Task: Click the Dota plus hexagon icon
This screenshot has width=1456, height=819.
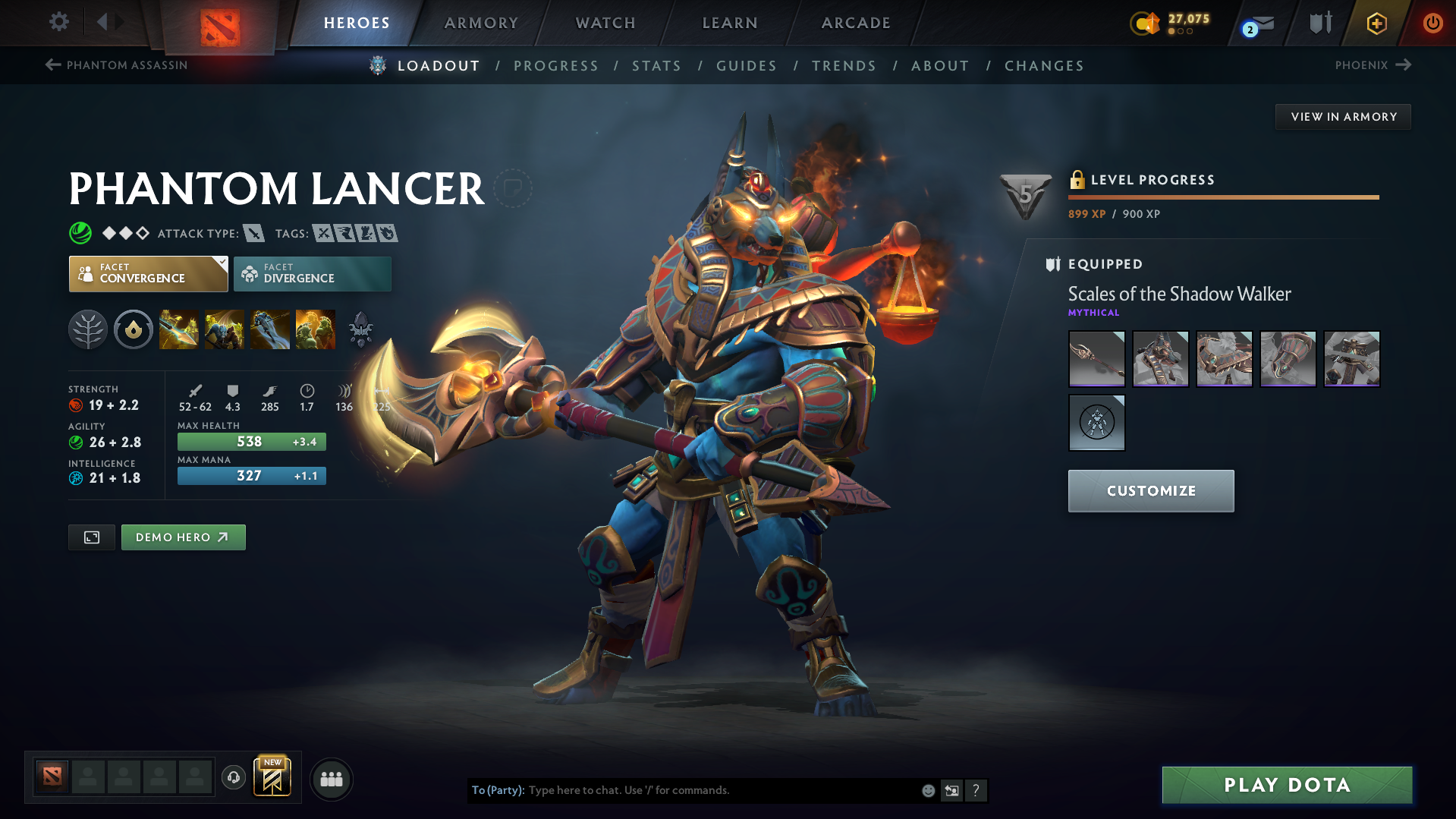Action: (x=1376, y=23)
